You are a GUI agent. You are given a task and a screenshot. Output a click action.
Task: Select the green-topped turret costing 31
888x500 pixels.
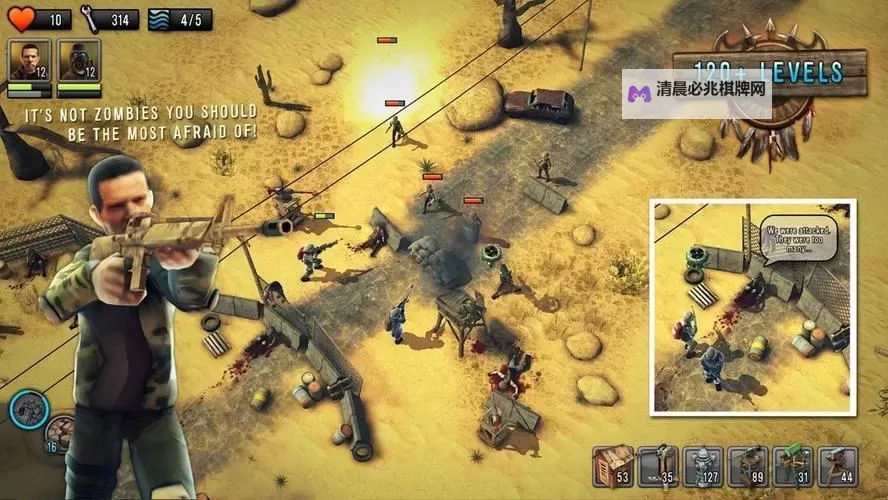coord(793,466)
